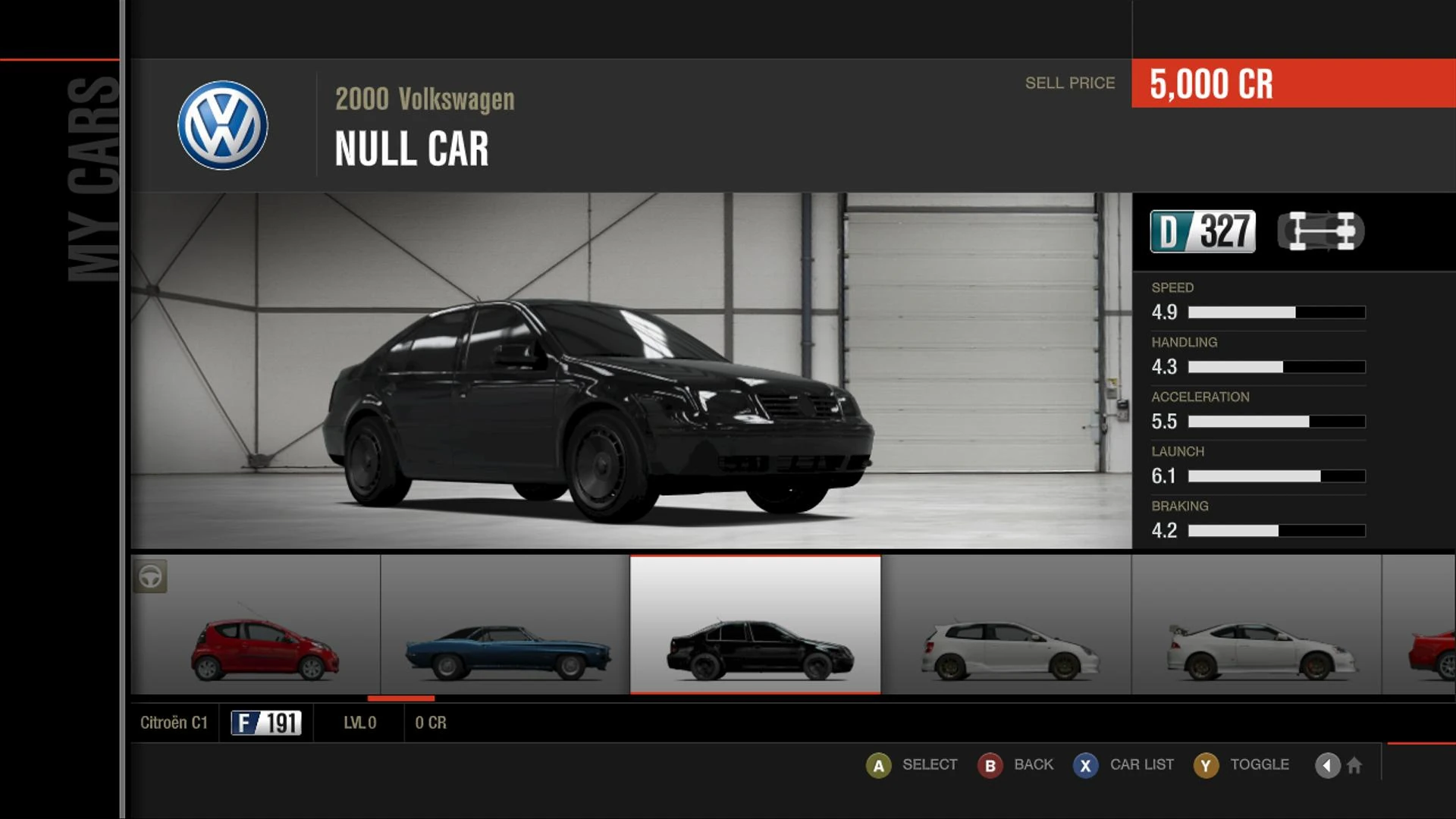Click the blue X button icon
Viewport: 1456px width, 819px height.
1084,765
